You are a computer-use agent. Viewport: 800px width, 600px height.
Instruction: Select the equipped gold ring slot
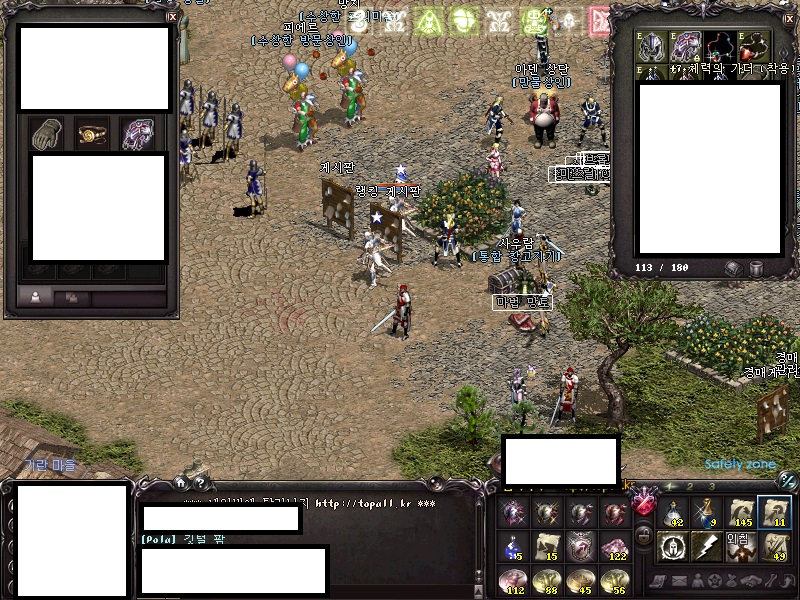click(92, 134)
